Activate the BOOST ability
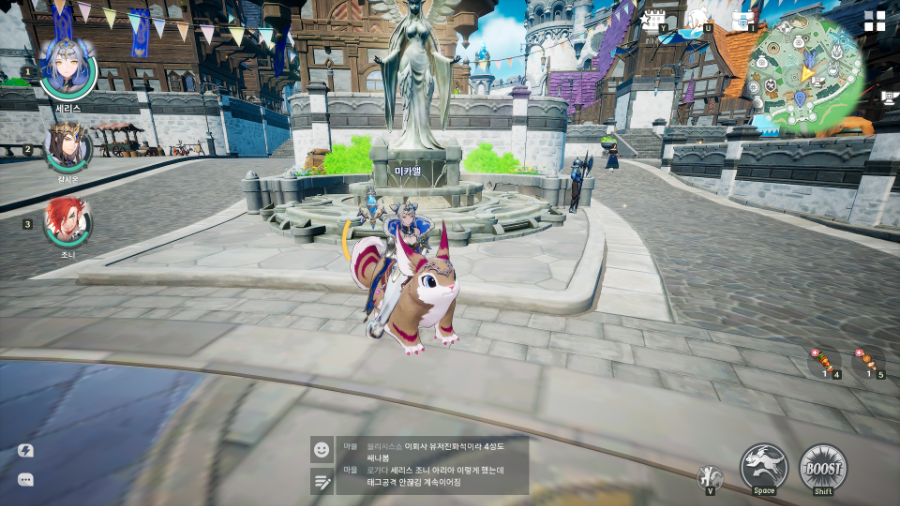900x506 pixels. tap(823, 466)
